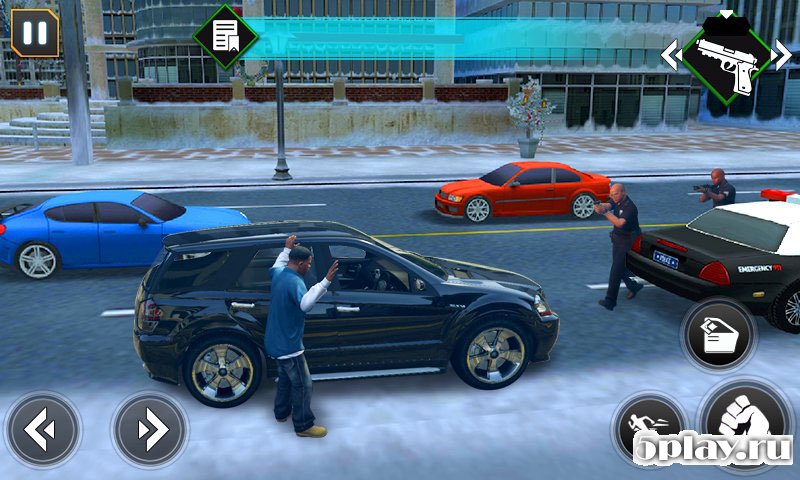Pause the game
Image resolution: width=800 pixels, height=480 pixels.
(35, 33)
